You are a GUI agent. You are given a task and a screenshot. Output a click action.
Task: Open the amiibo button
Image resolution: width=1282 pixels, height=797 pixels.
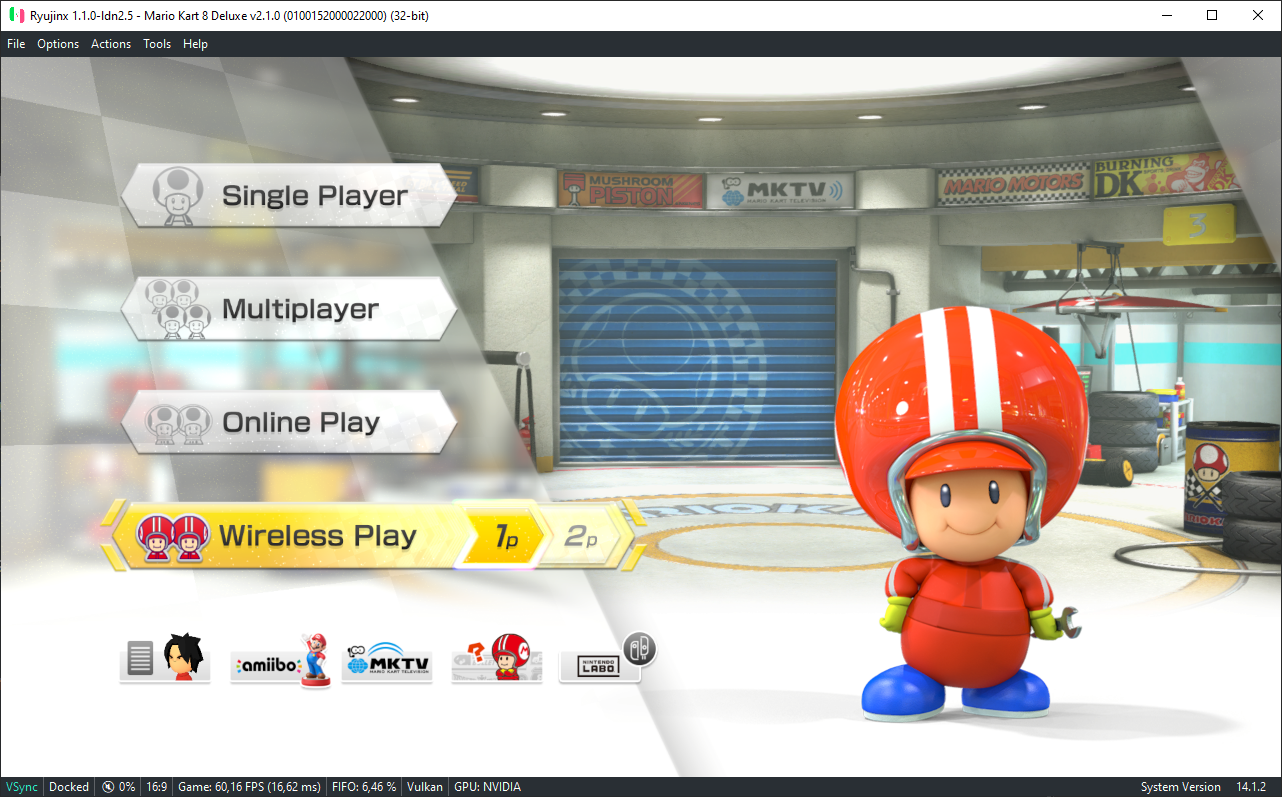[x=280, y=659]
